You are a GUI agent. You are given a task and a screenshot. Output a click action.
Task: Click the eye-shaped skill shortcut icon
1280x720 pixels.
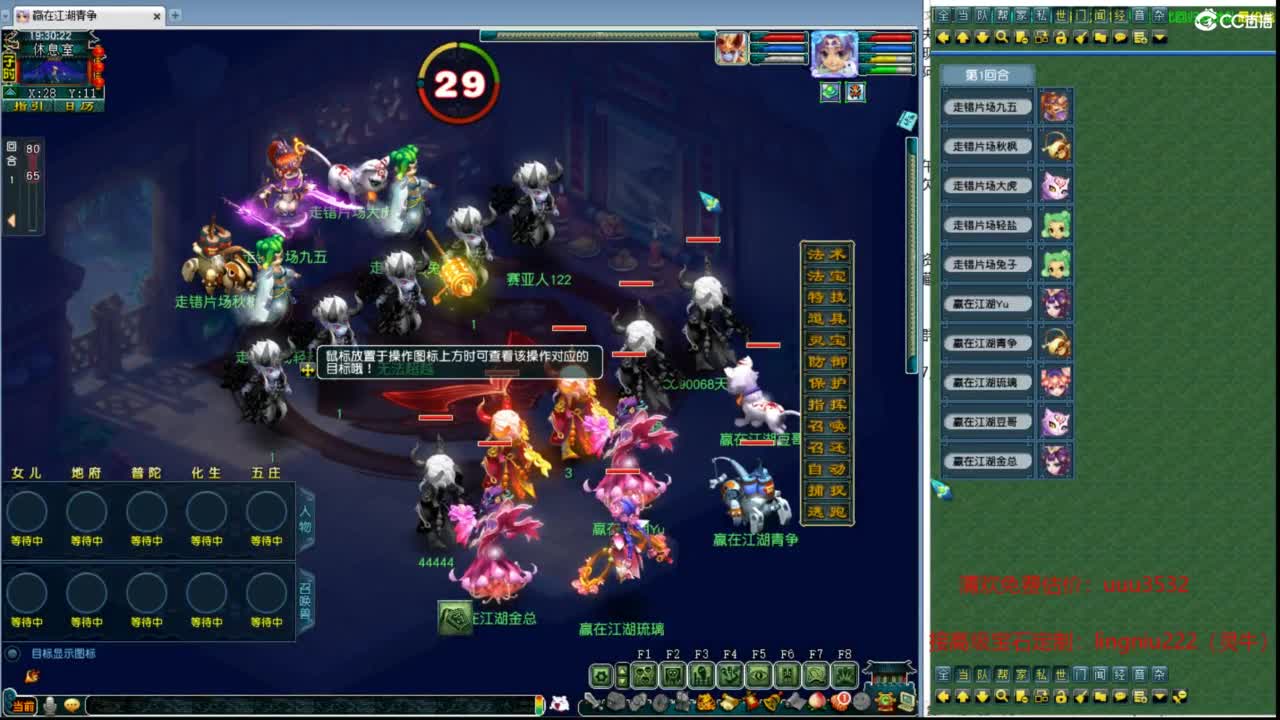point(758,674)
